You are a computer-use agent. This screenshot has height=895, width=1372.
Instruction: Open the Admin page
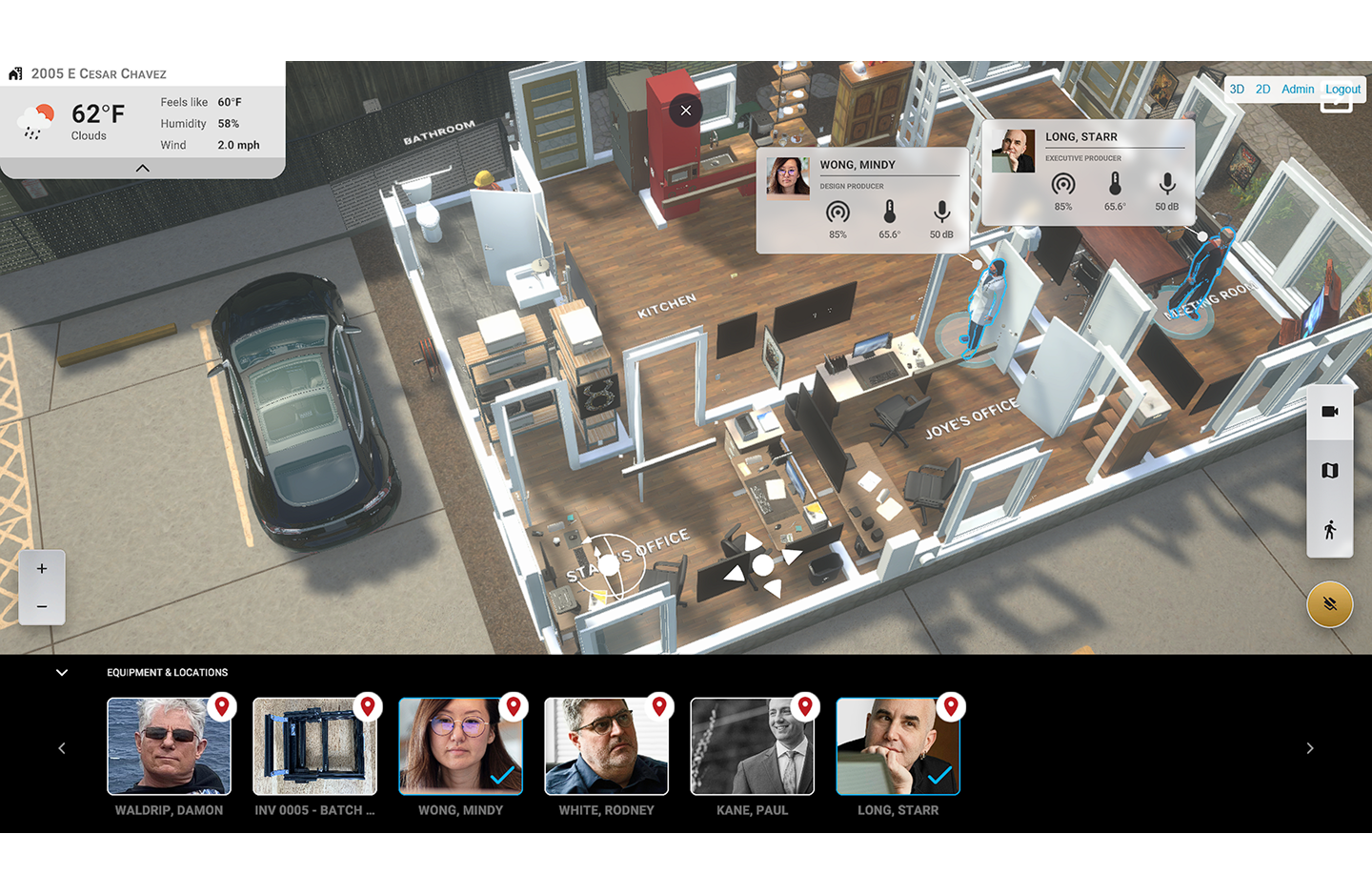tap(1298, 89)
